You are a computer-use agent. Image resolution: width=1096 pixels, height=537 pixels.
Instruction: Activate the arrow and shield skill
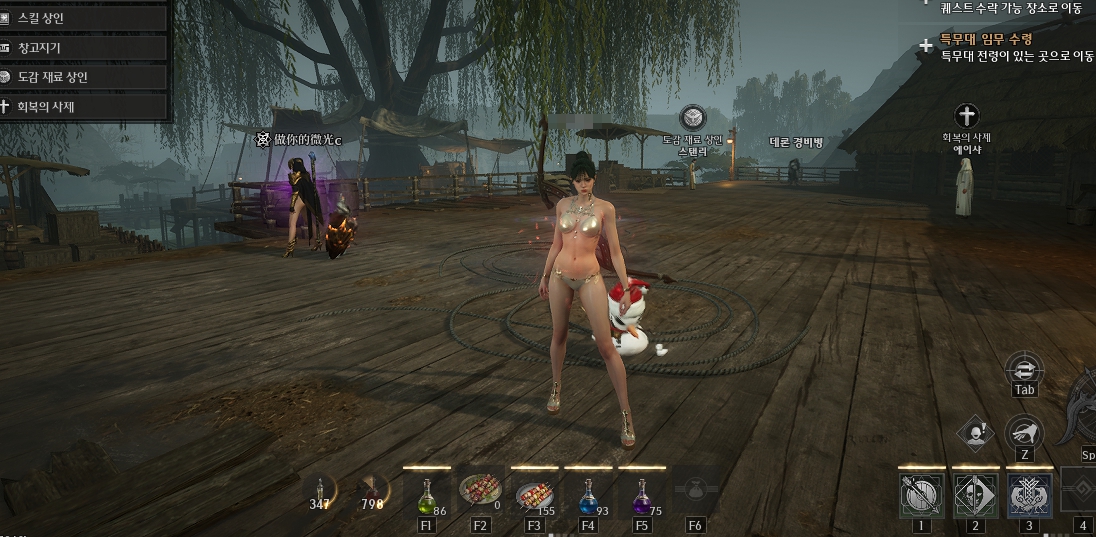point(921,495)
